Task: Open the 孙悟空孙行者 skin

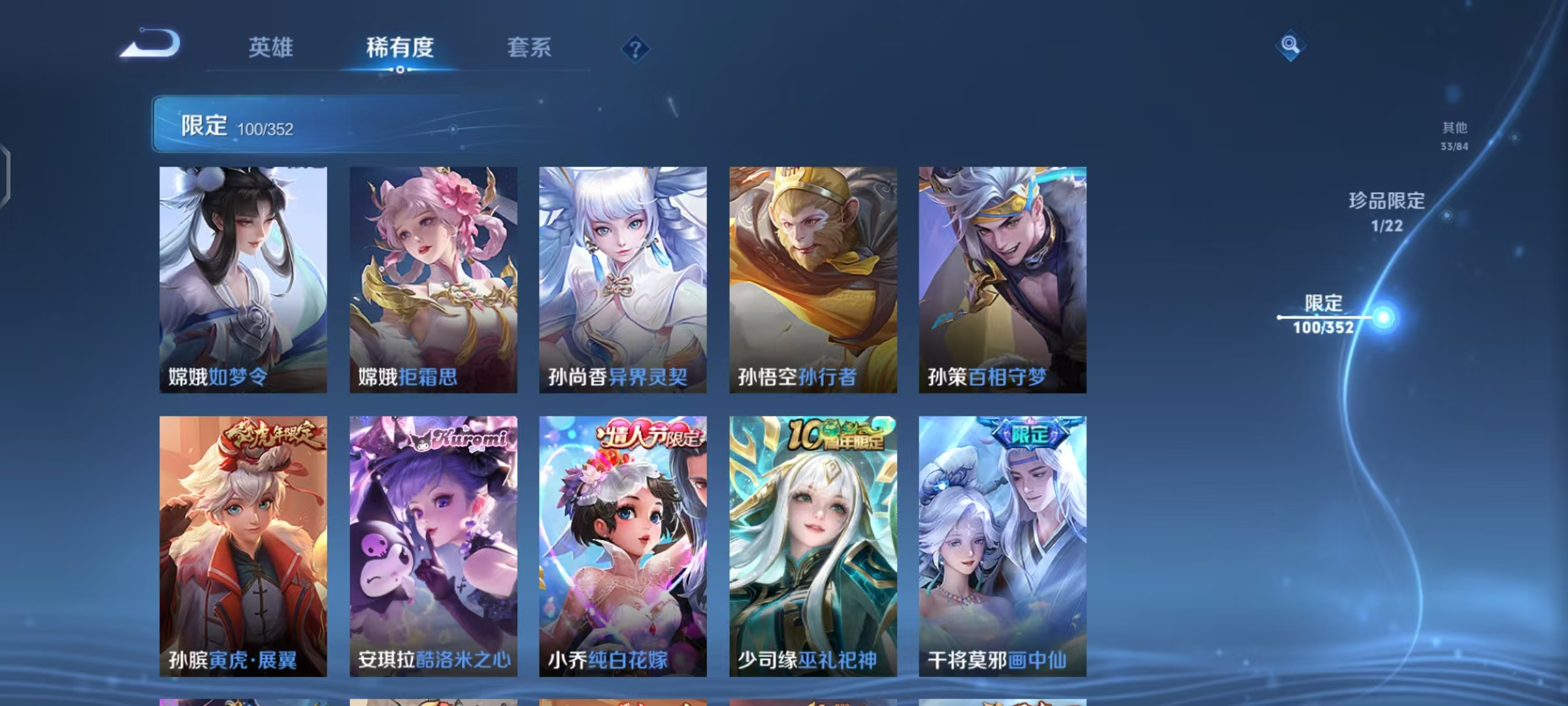Action: pyautogui.click(x=811, y=278)
